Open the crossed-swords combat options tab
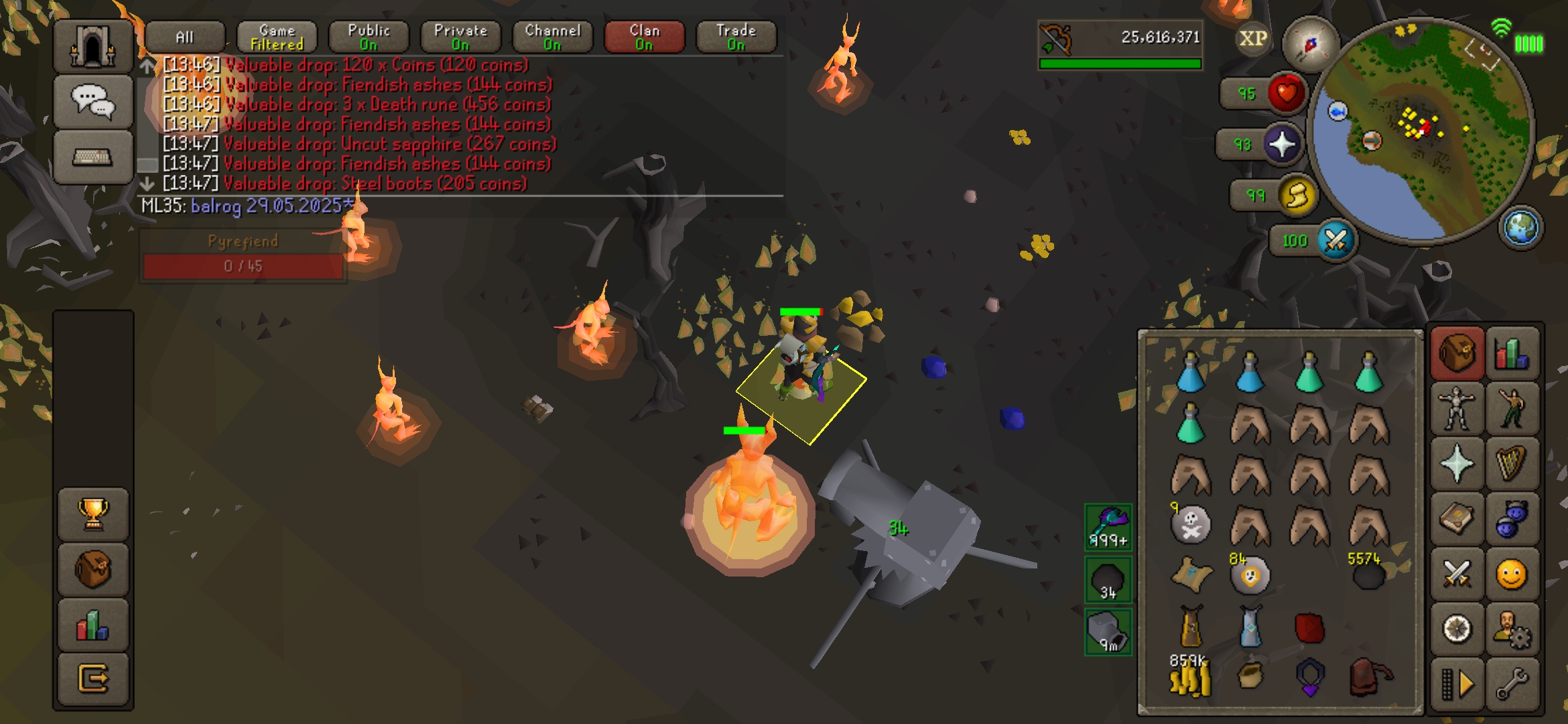 click(x=1456, y=575)
